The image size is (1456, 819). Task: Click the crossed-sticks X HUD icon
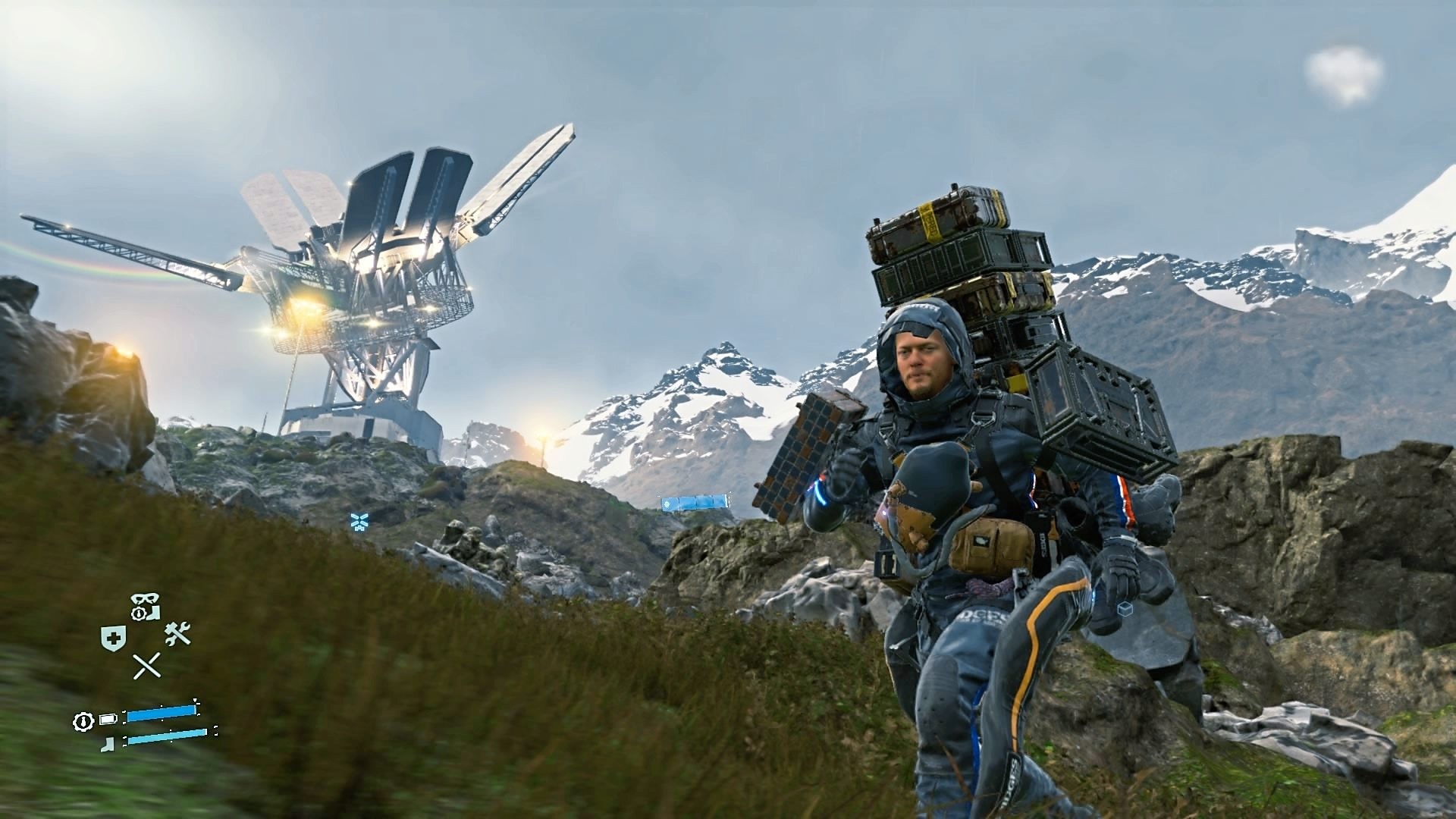pyautogui.click(x=146, y=665)
